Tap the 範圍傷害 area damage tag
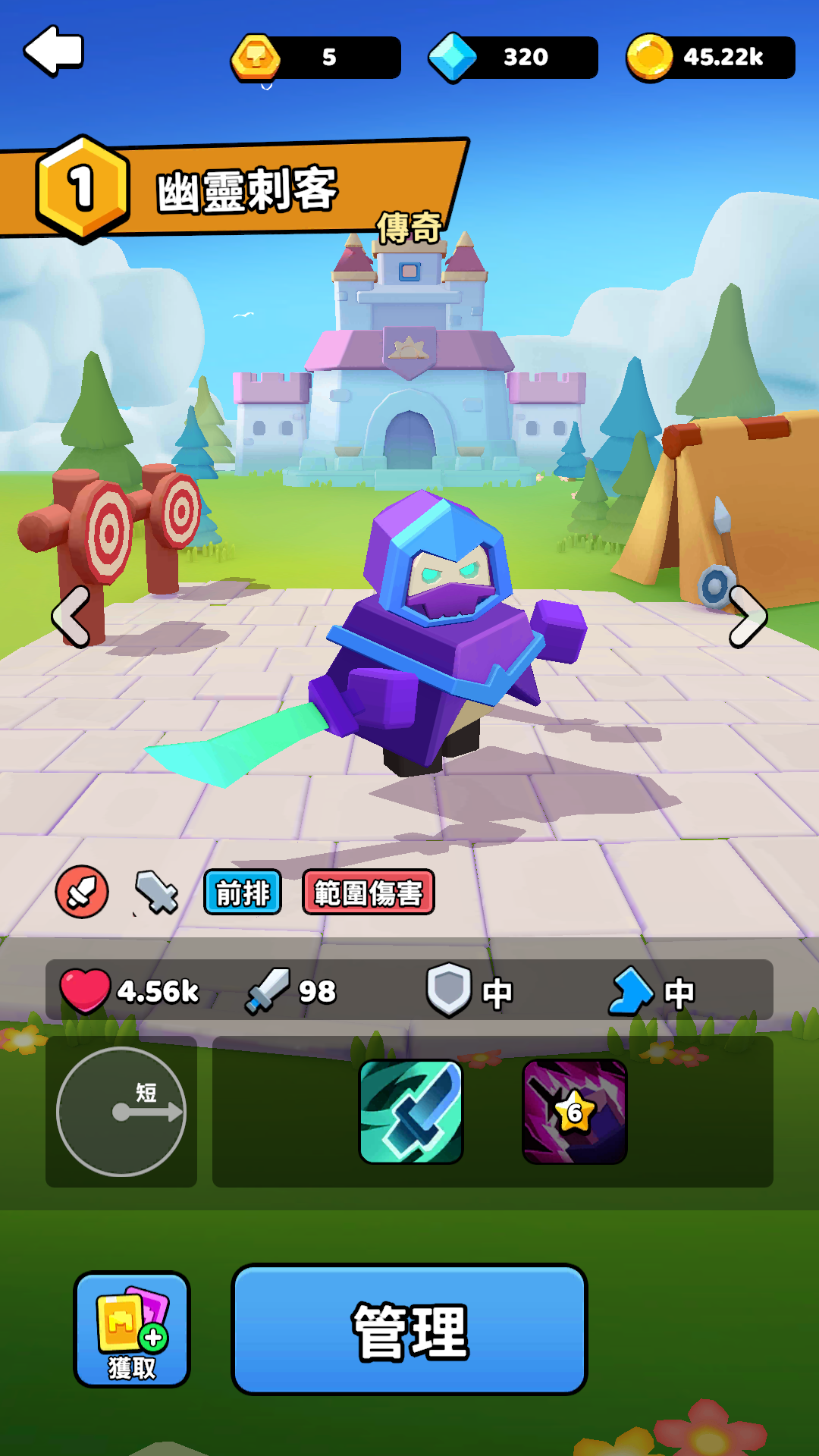Viewport: 819px width, 1456px height. pyautogui.click(x=369, y=893)
